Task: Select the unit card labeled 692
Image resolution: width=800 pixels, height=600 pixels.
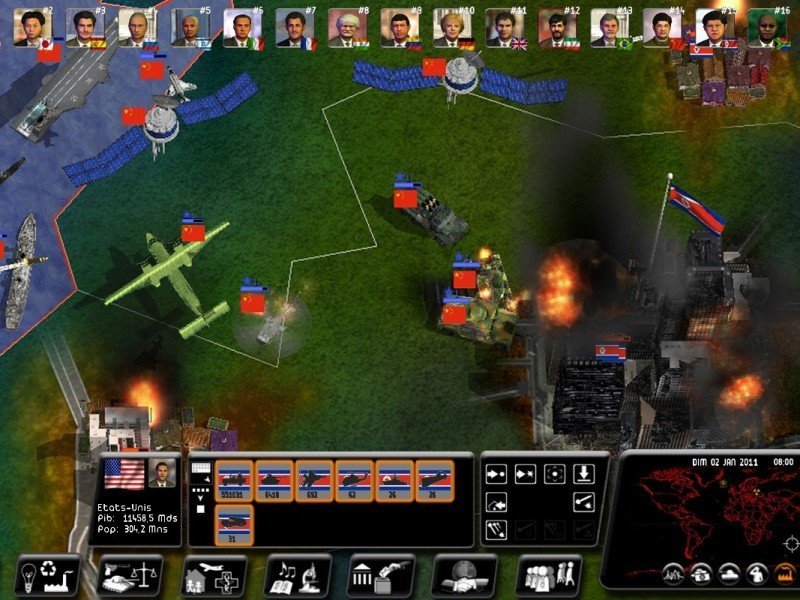Action: (x=314, y=479)
